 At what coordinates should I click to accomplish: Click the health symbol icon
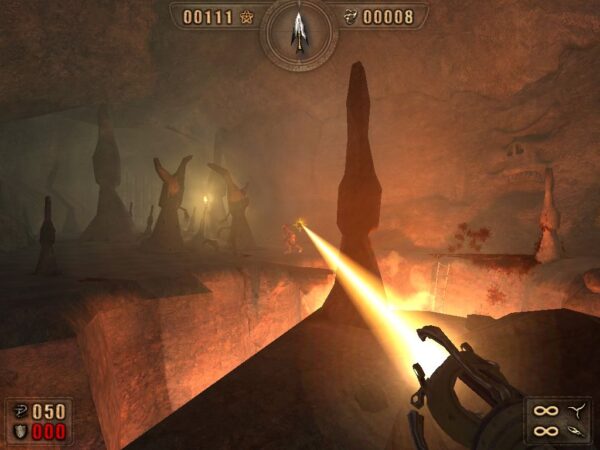pos(22,411)
